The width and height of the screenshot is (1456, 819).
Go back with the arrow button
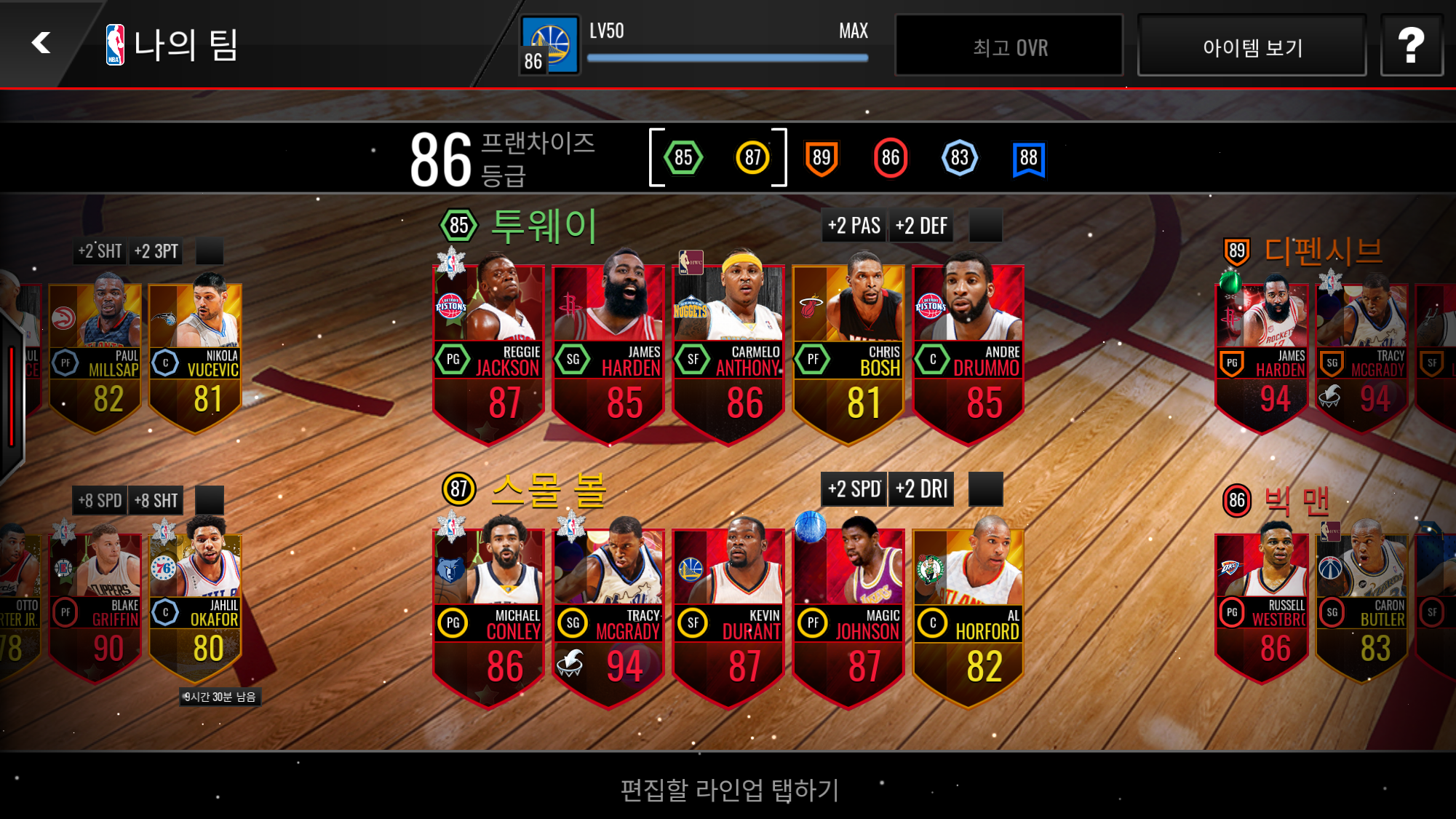point(41,43)
